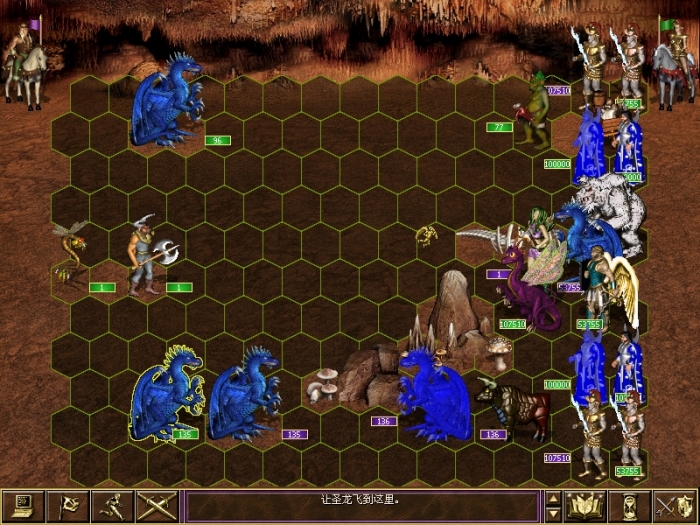The width and height of the screenshot is (700, 525).
Task: Open the spellbook to cast a spell
Action: click(x=586, y=507)
